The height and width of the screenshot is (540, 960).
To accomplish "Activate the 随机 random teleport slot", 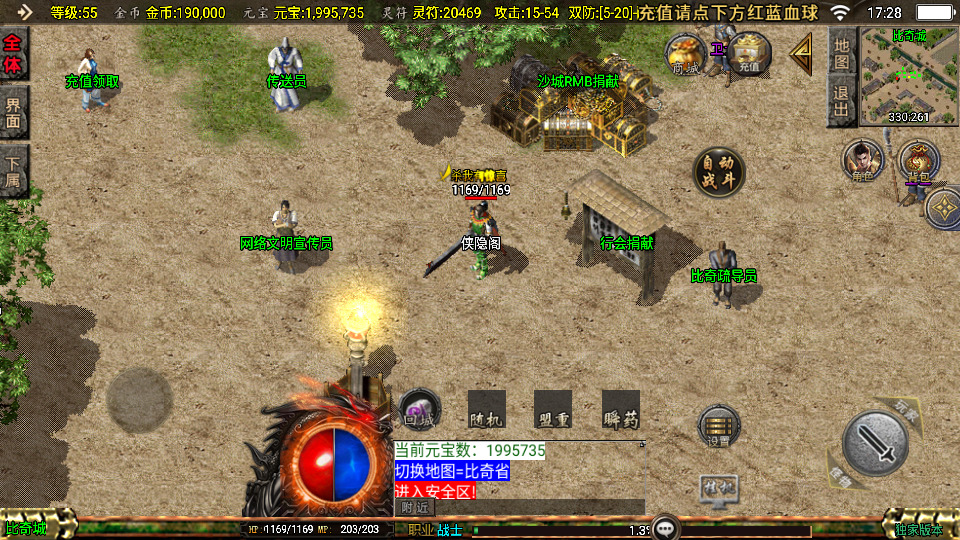I will (487, 410).
